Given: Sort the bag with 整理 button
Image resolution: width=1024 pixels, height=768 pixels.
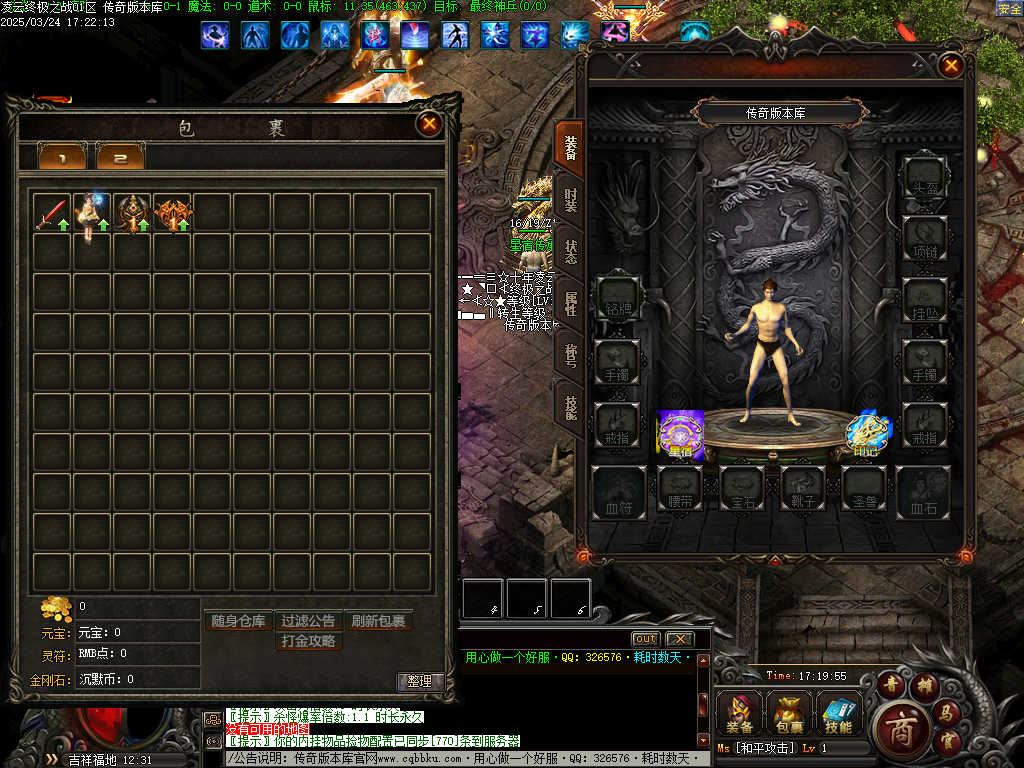Looking at the screenshot, I should [x=420, y=681].
